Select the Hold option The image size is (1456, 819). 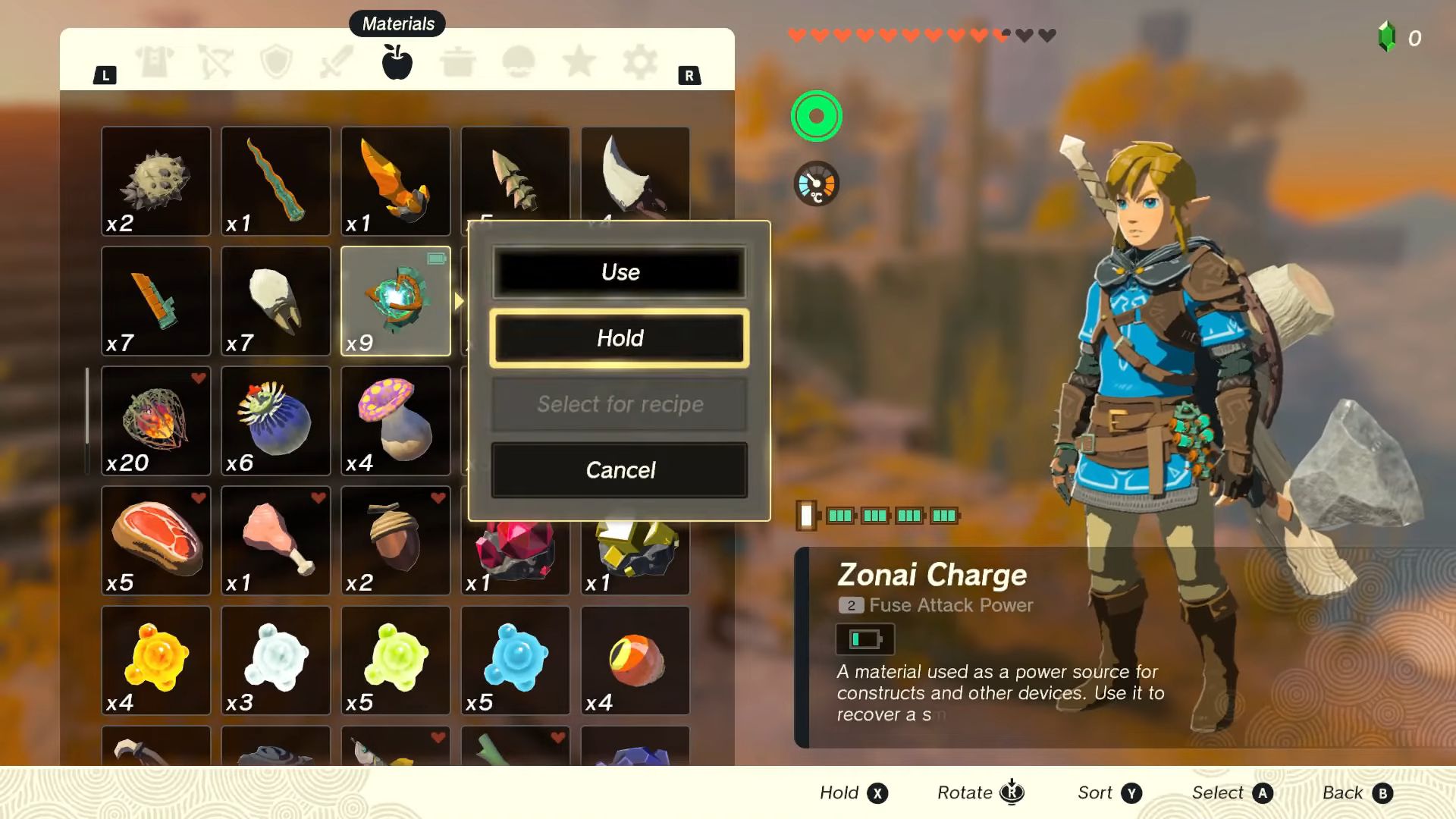click(x=620, y=338)
